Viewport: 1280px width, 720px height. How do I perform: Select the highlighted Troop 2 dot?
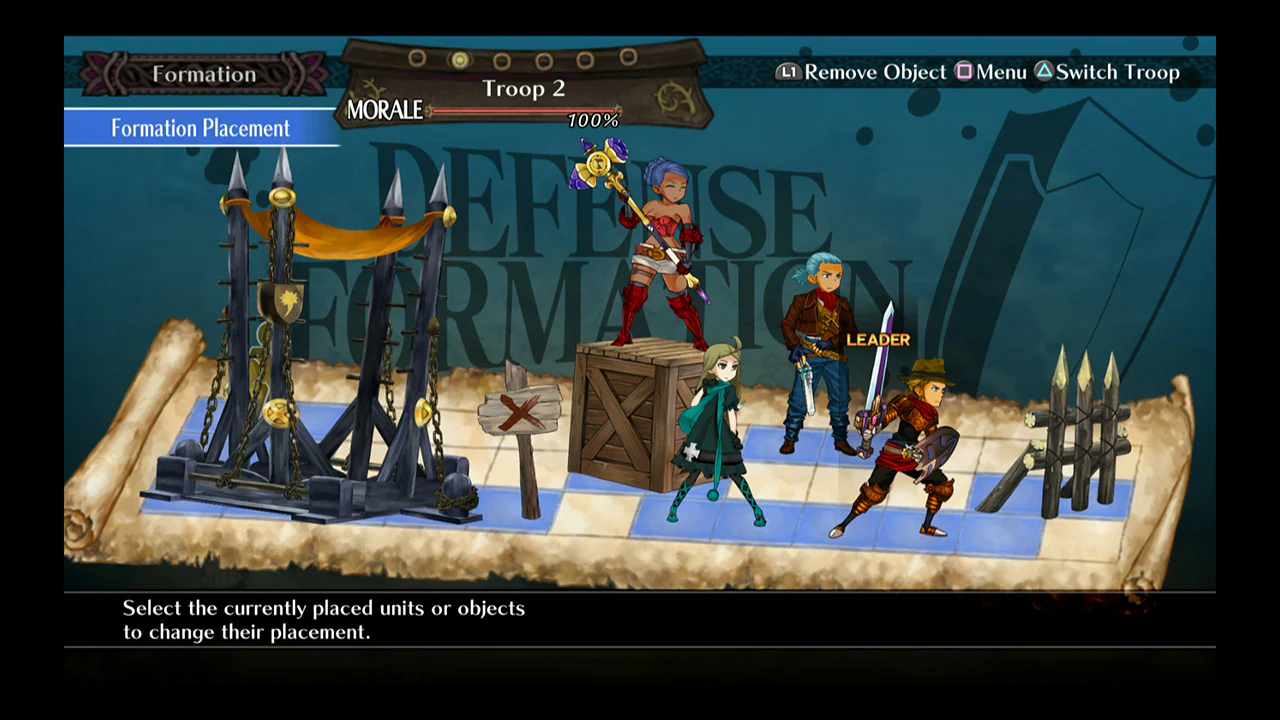click(459, 58)
